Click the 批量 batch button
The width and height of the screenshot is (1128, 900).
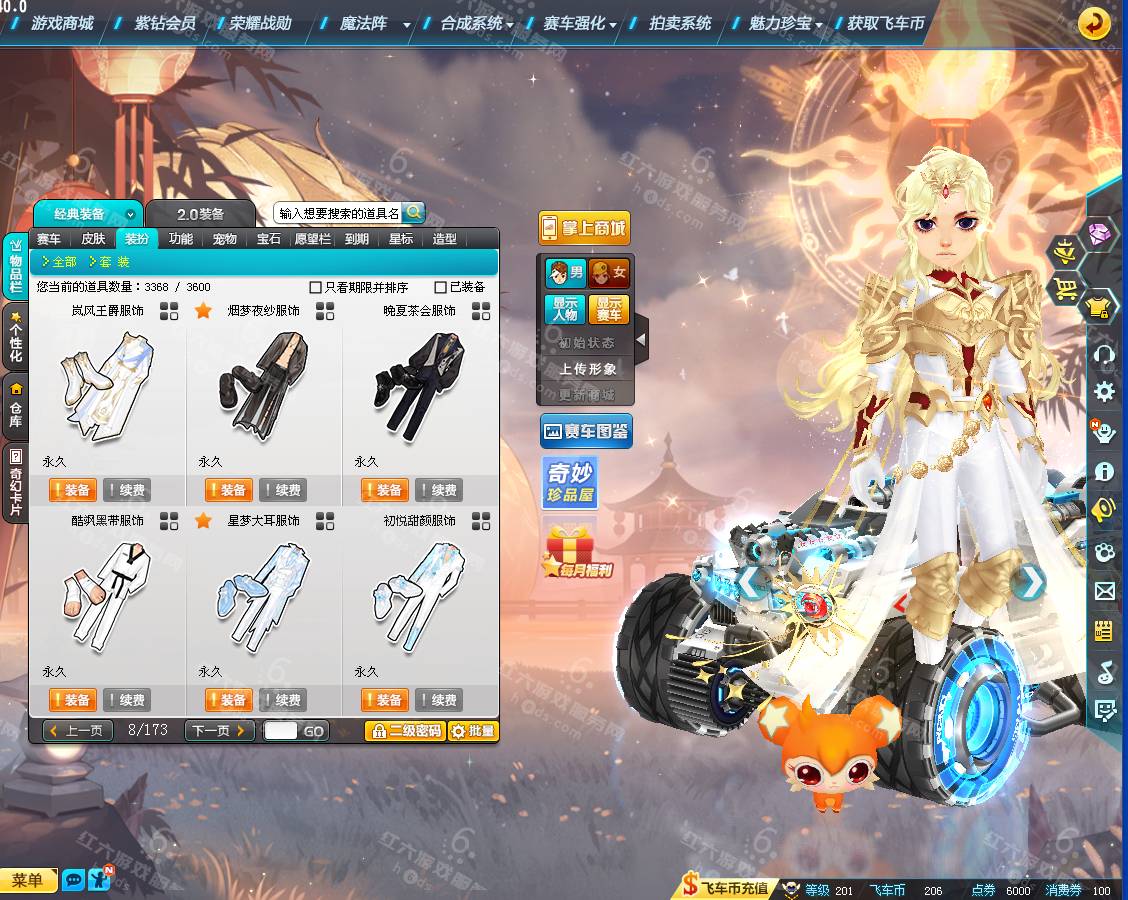[x=473, y=731]
